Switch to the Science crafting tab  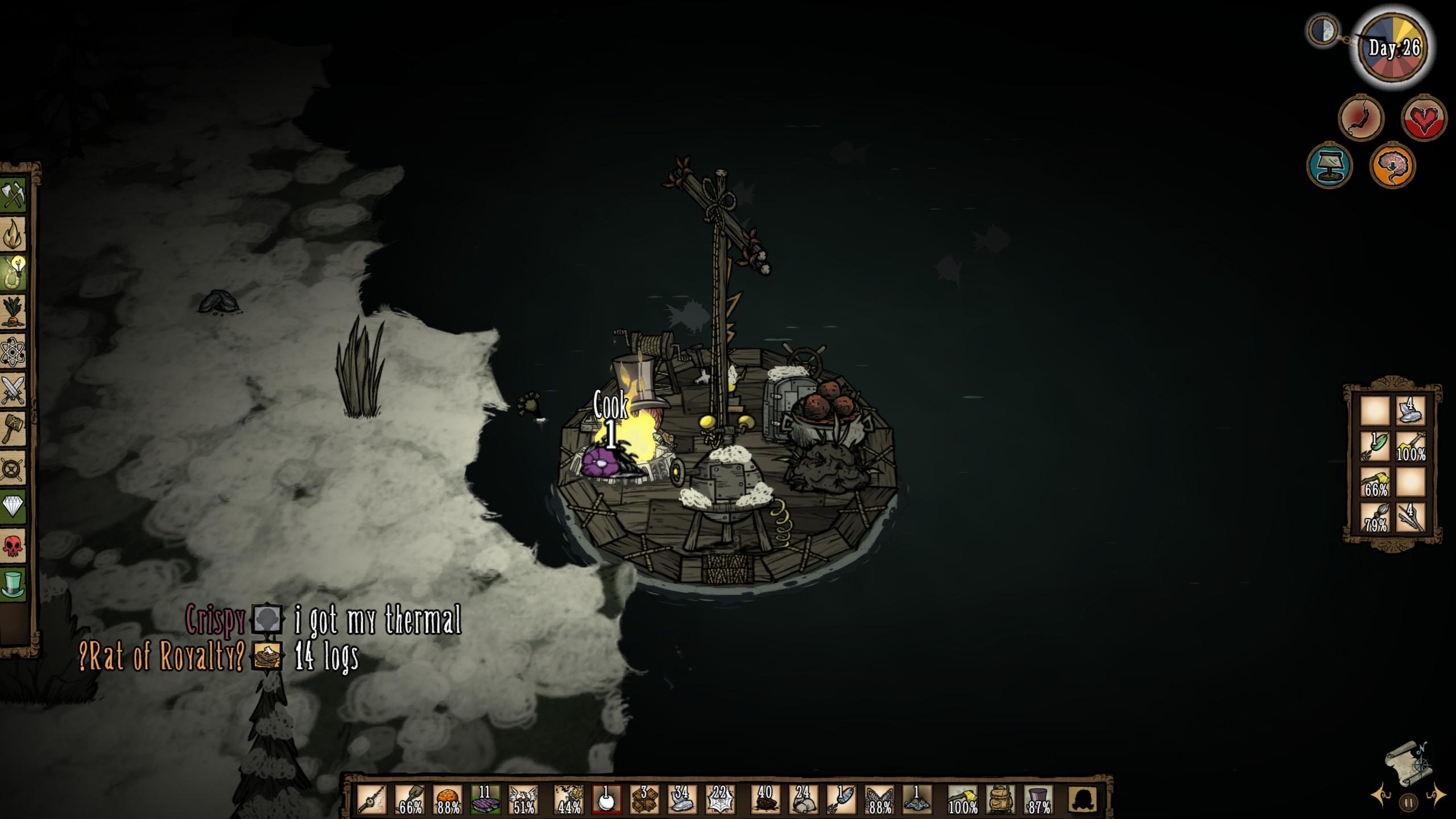14,351
